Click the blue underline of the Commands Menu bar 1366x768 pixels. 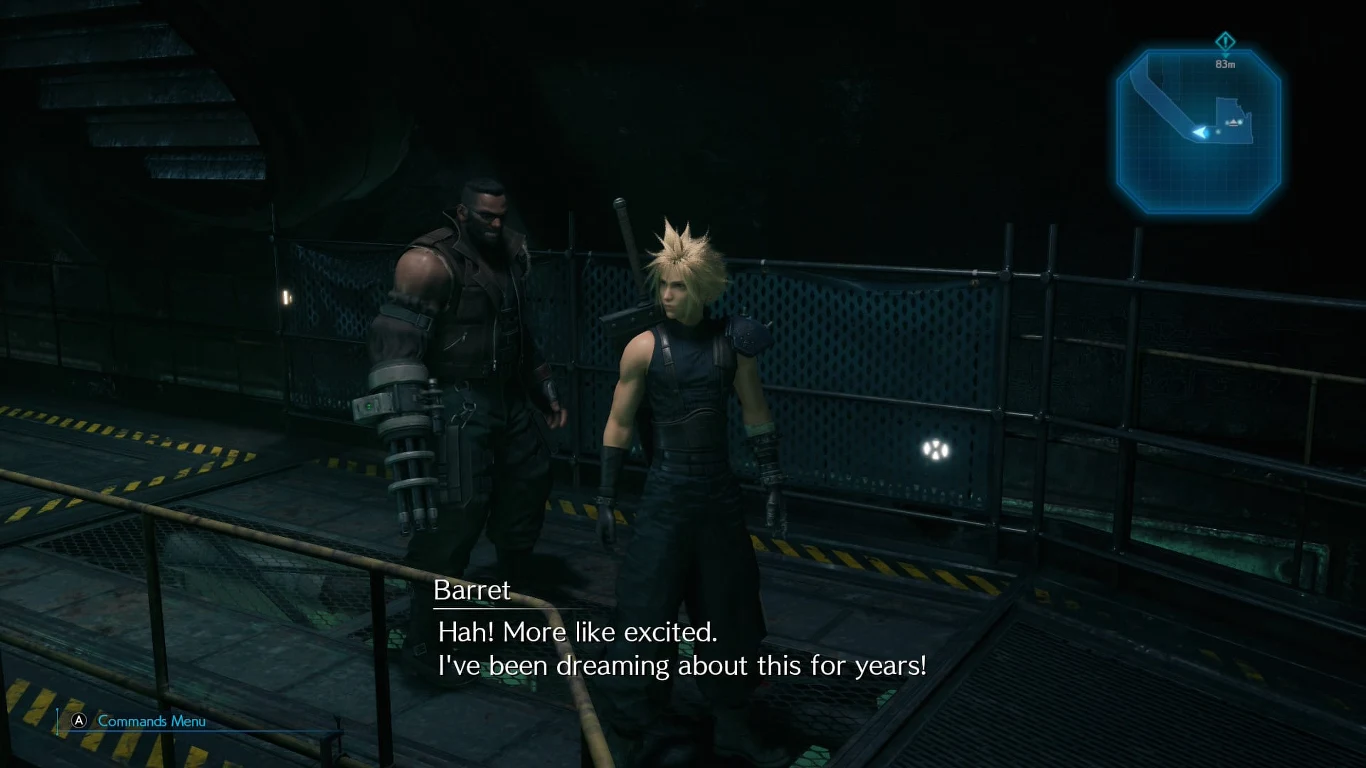pos(200,732)
